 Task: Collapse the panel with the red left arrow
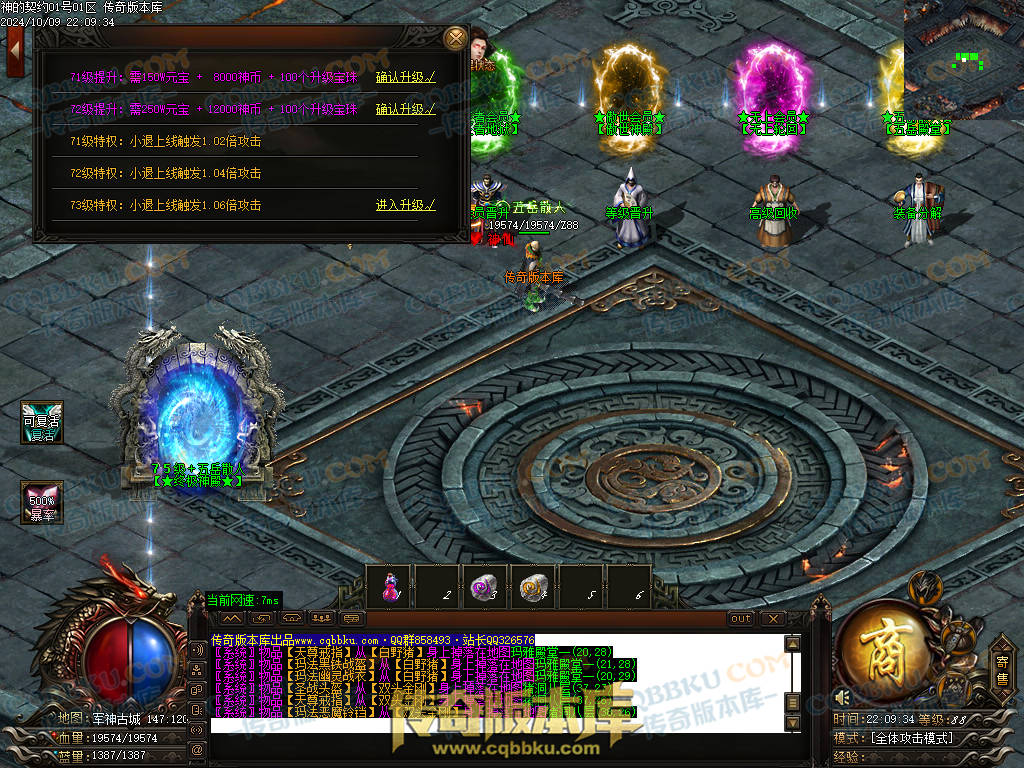[x=15, y=51]
